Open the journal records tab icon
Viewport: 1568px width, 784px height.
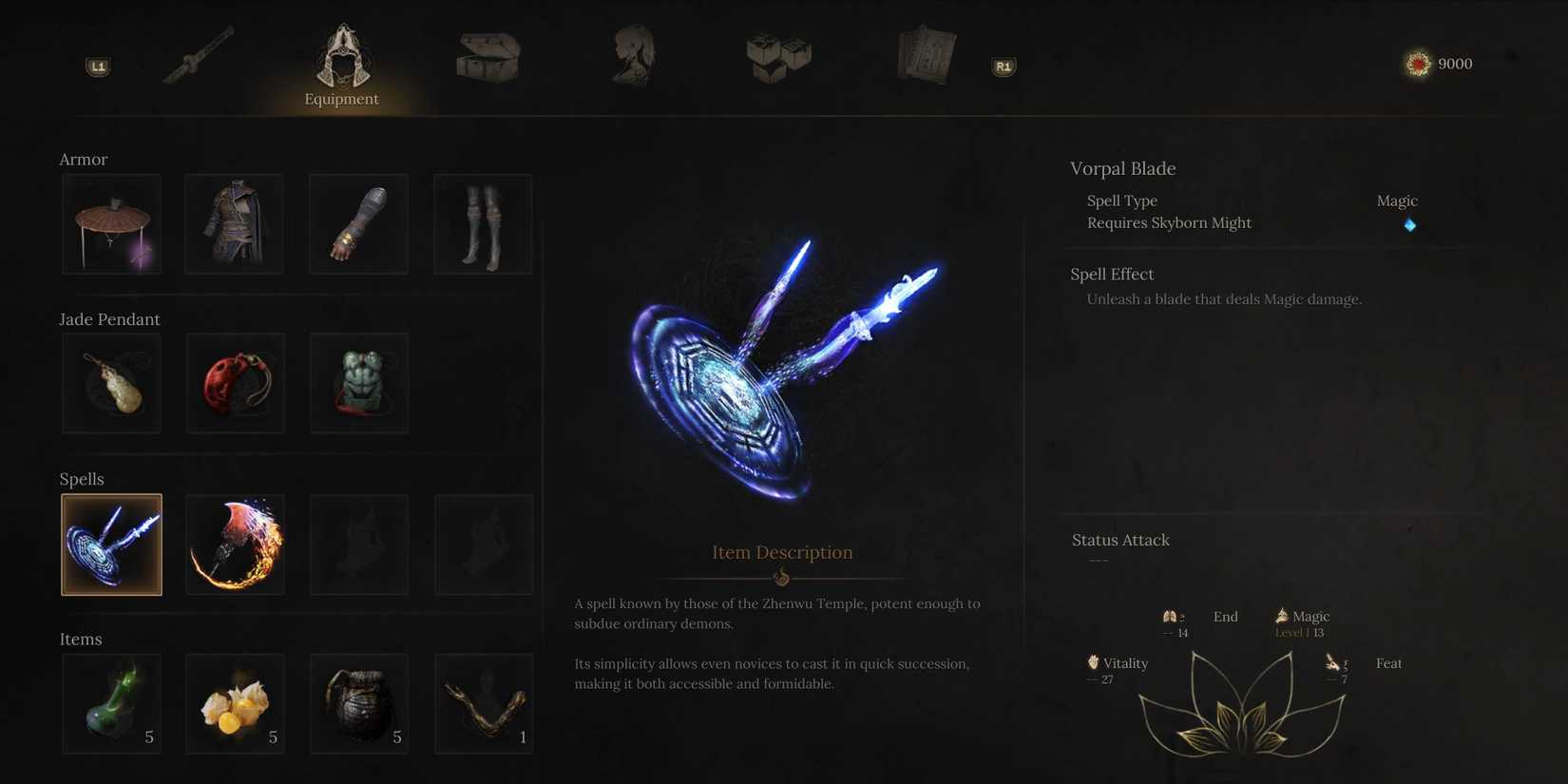pos(925,54)
